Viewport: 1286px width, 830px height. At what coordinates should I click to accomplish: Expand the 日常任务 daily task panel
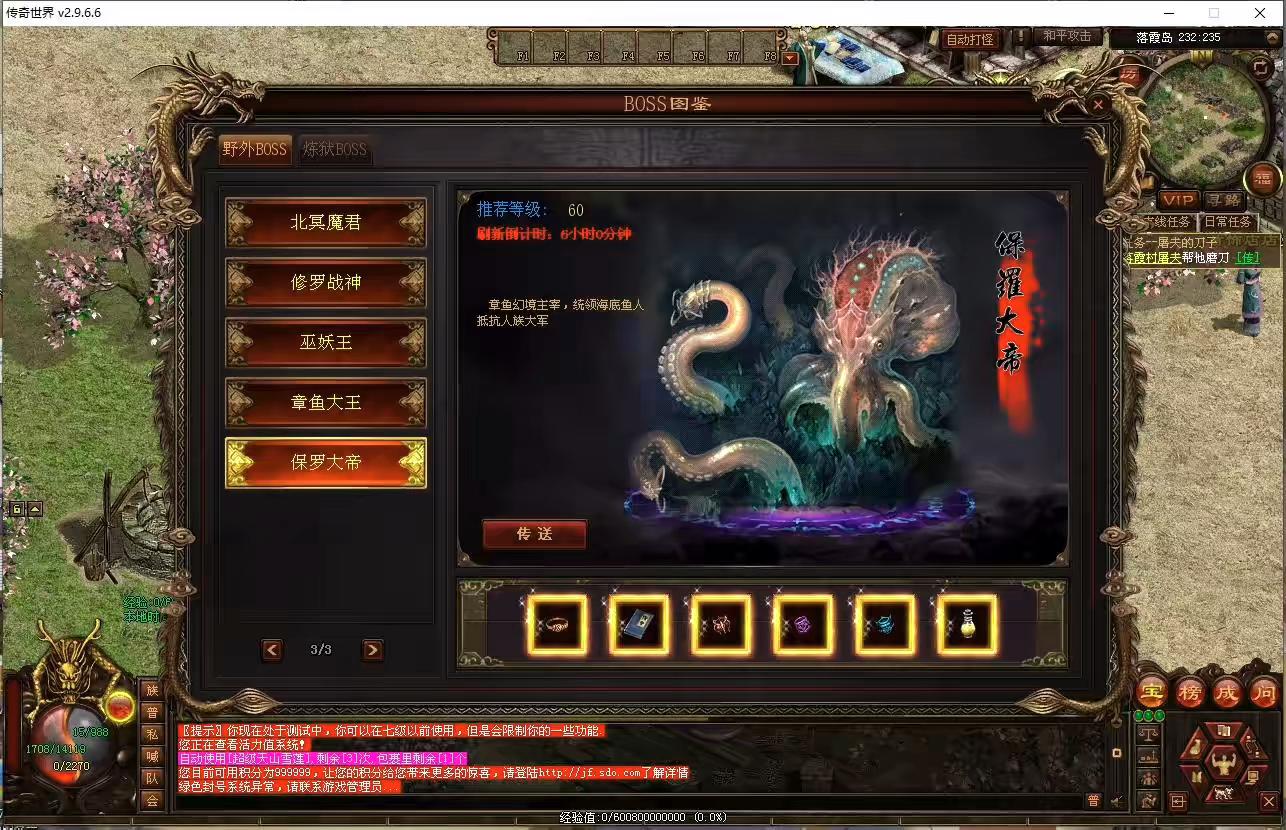tap(1228, 221)
